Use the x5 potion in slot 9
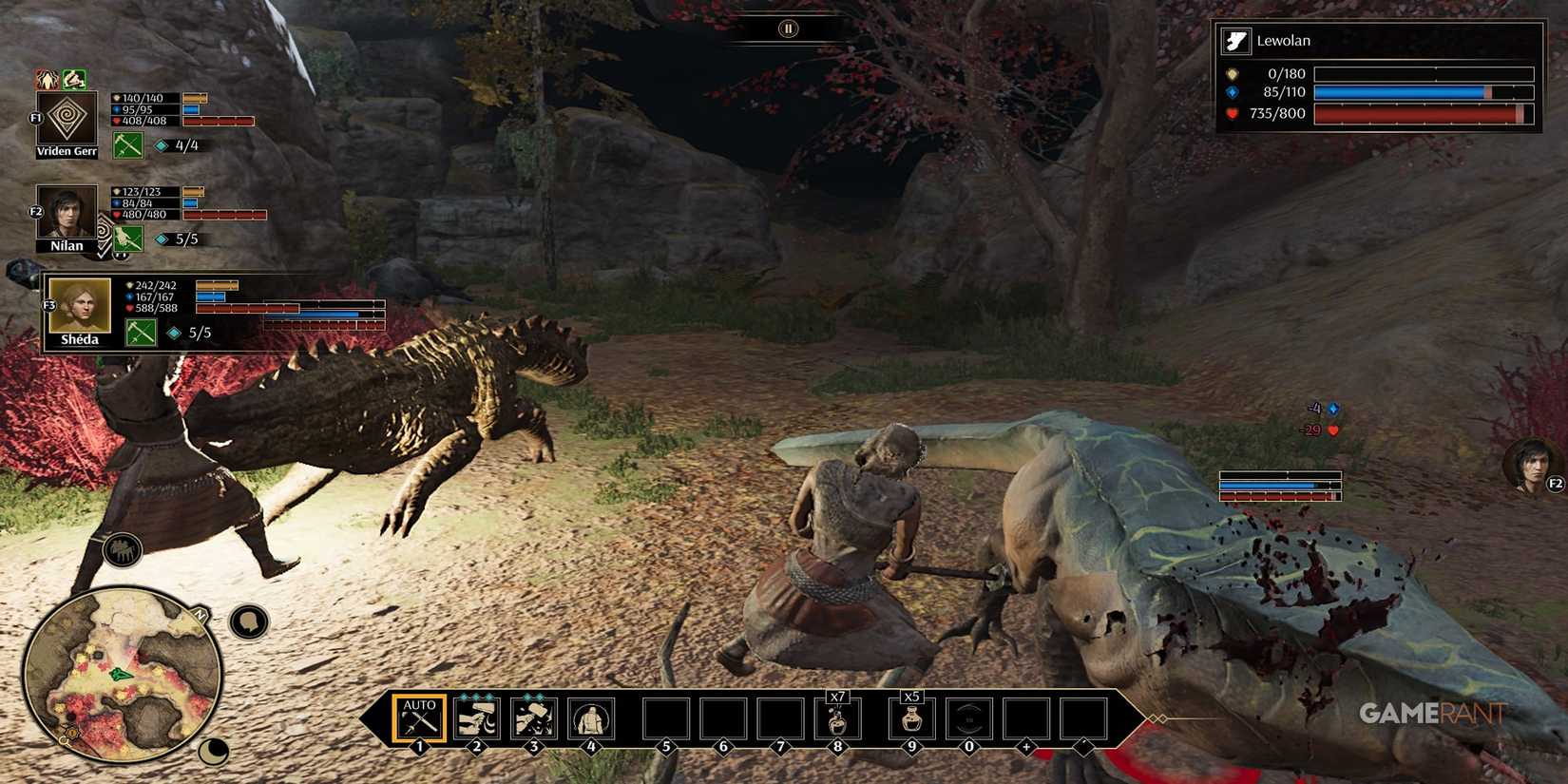The image size is (1568, 784). tap(913, 719)
